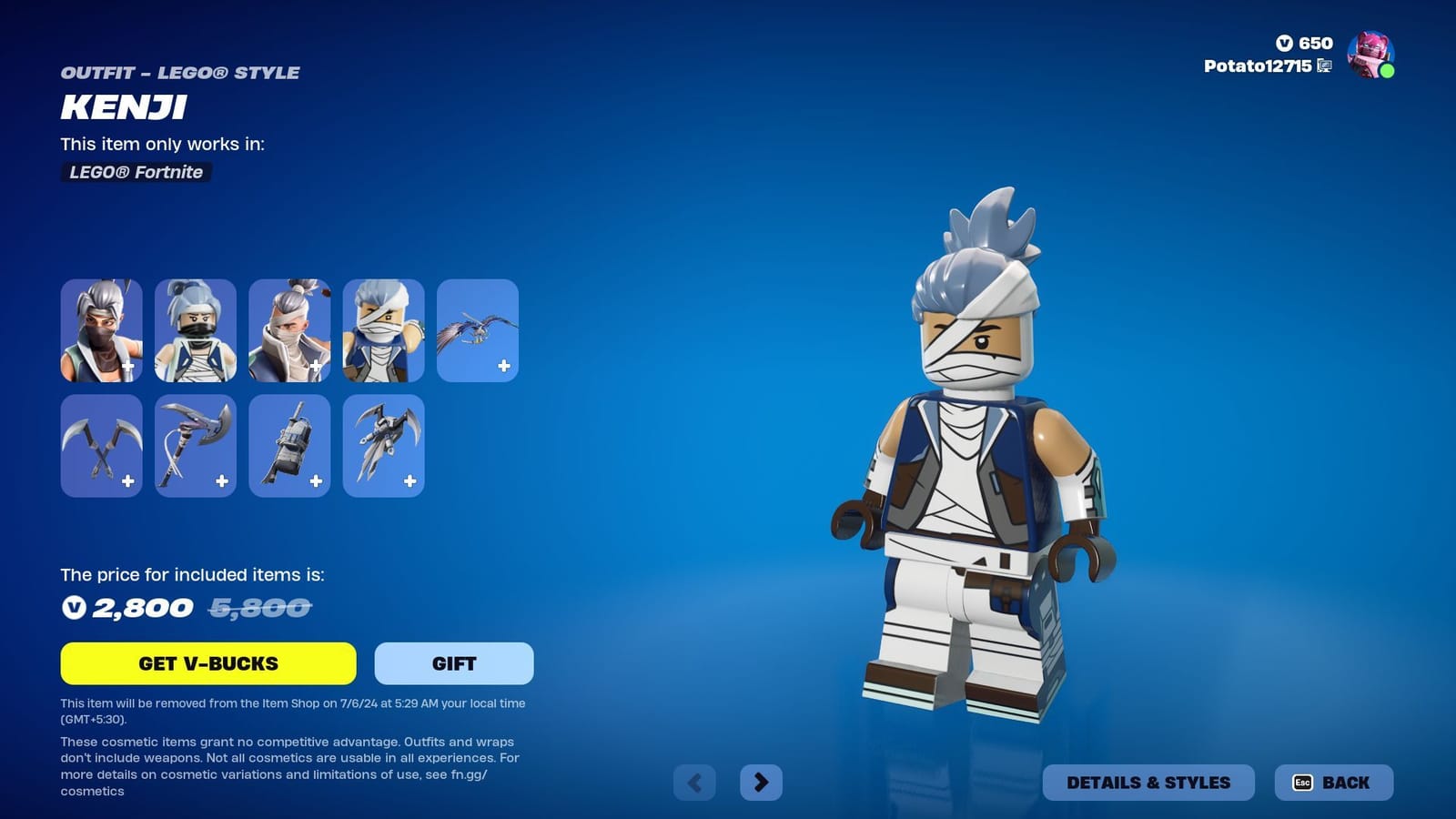The image size is (1456, 819).
Task: Open the player profile avatar
Action: (1370, 56)
